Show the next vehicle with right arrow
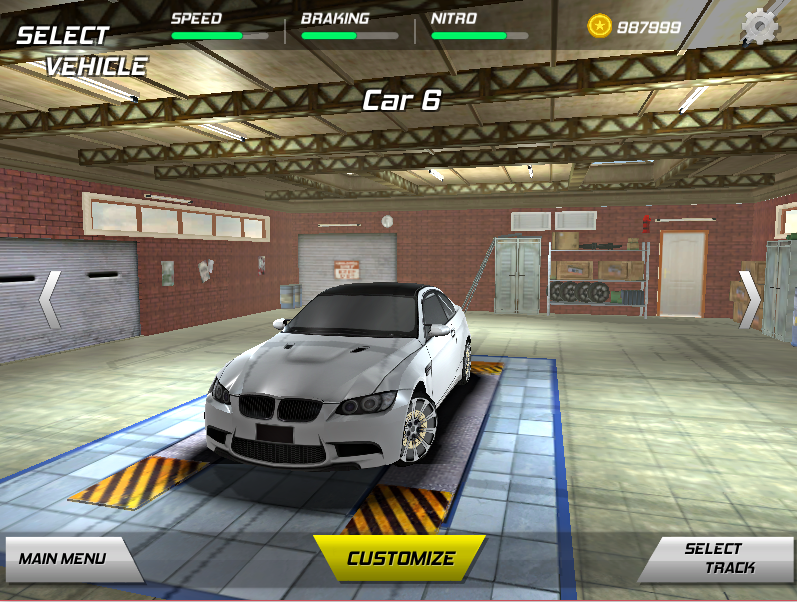This screenshot has height=602, width=797. coord(749,299)
